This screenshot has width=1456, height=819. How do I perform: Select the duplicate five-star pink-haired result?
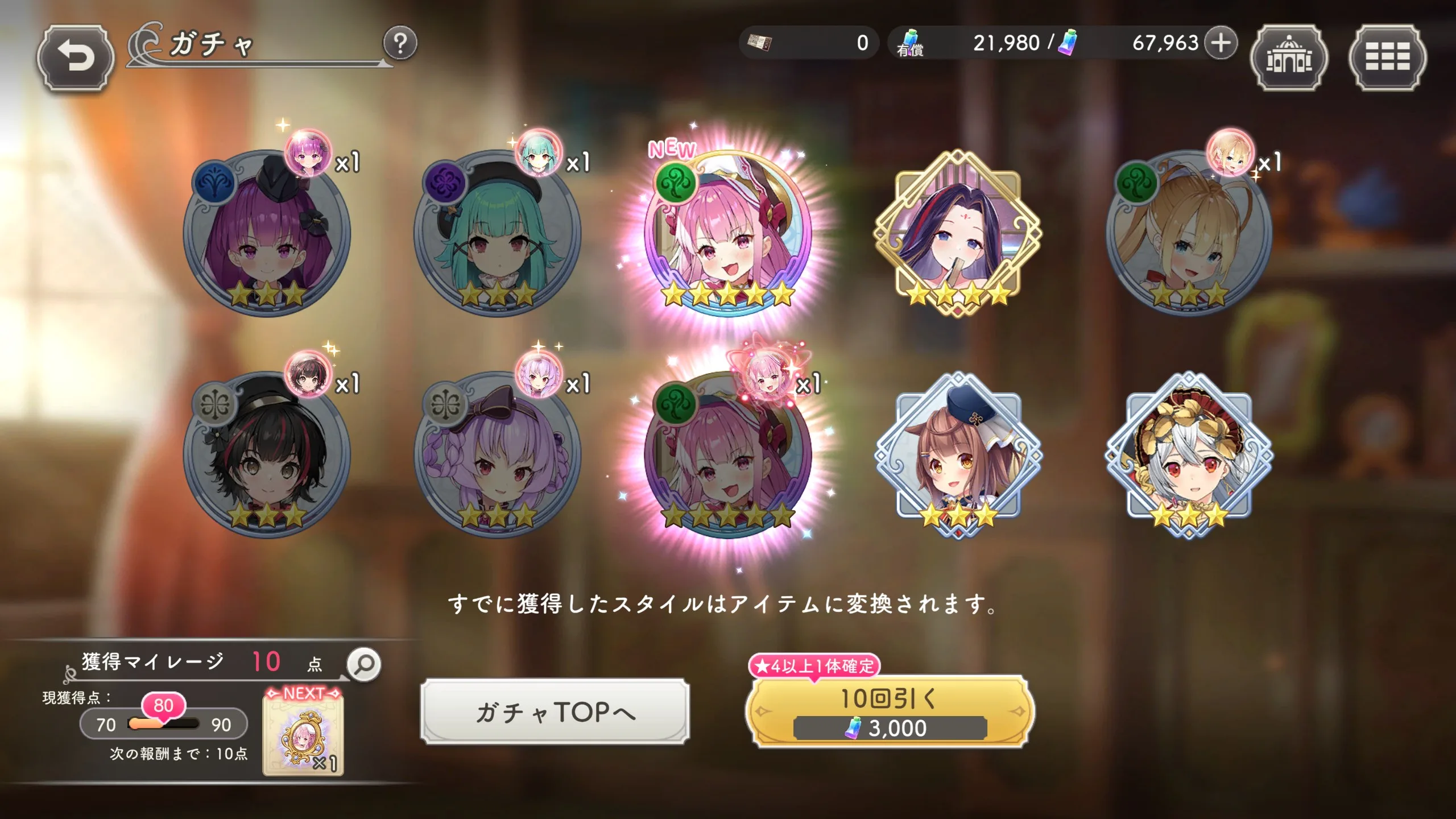click(x=727, y=455)
